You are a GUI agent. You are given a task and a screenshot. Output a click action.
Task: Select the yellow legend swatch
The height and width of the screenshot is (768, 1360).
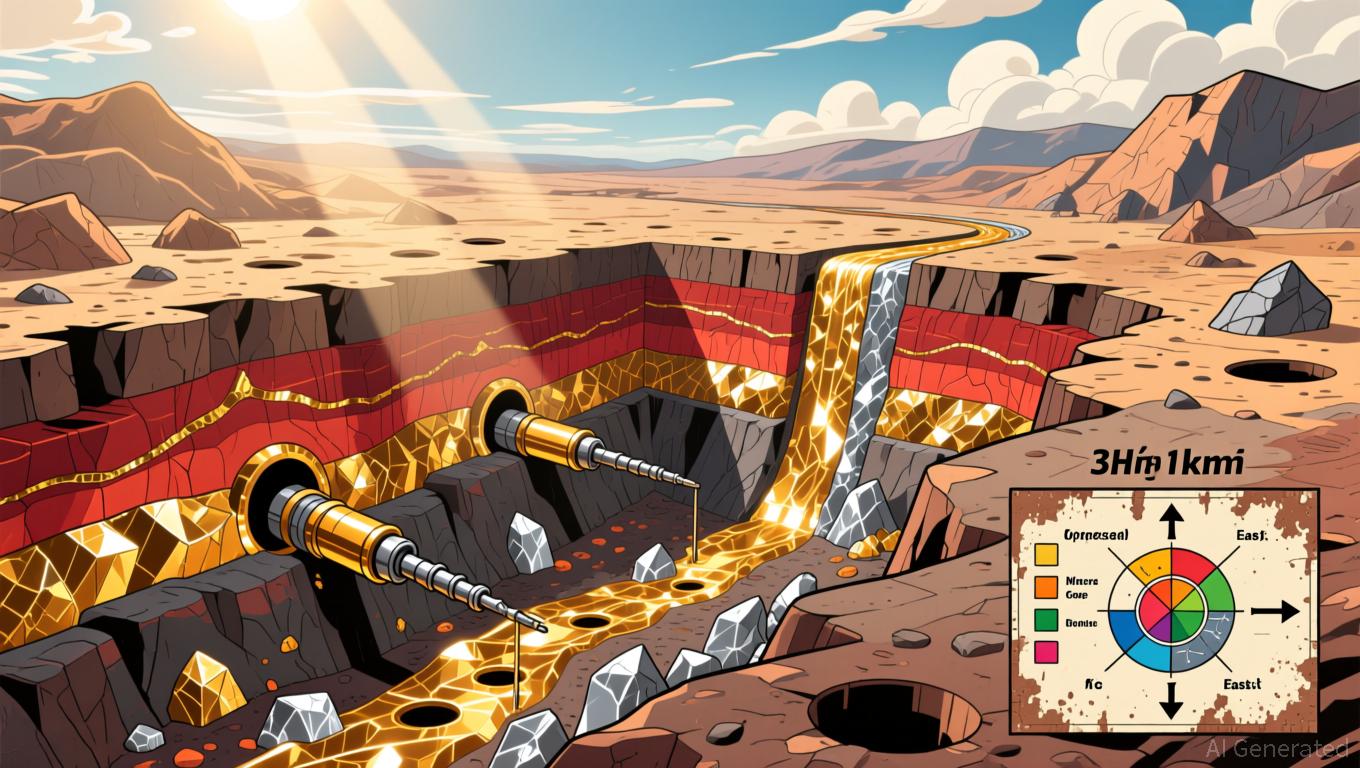(x=1047, y=556)
